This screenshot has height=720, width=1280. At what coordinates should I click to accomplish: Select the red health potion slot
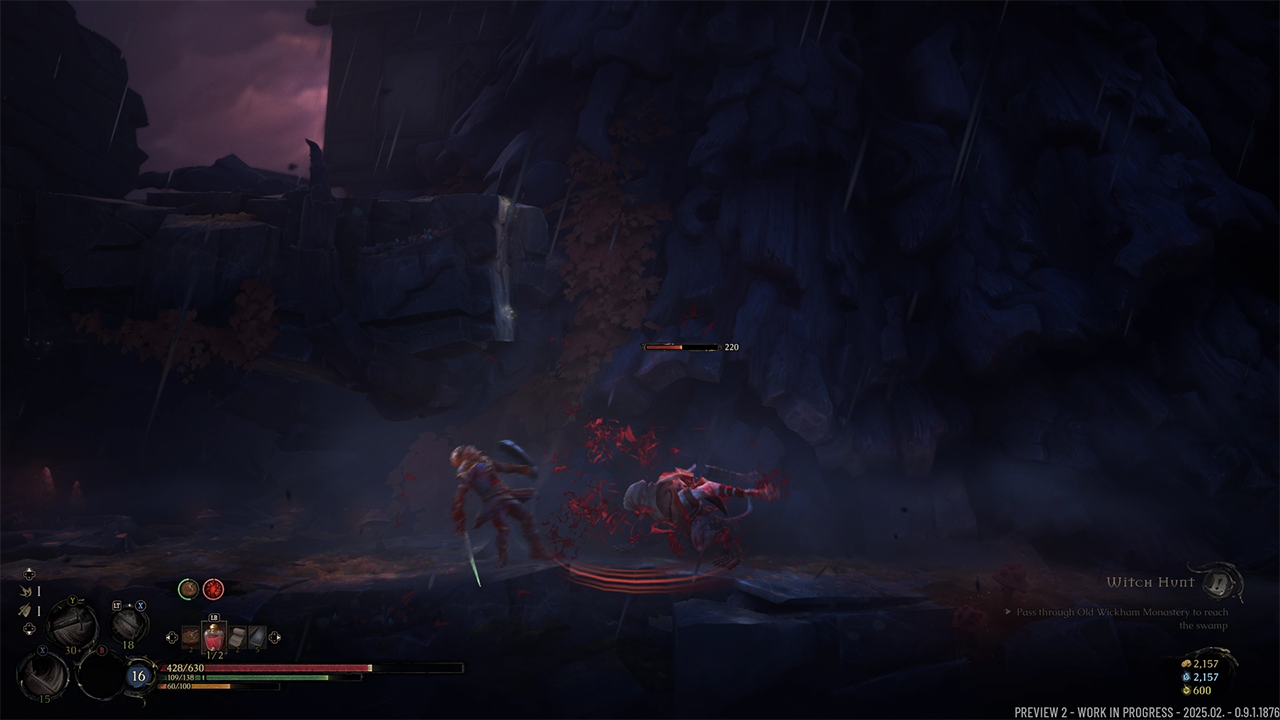(213, 637)
